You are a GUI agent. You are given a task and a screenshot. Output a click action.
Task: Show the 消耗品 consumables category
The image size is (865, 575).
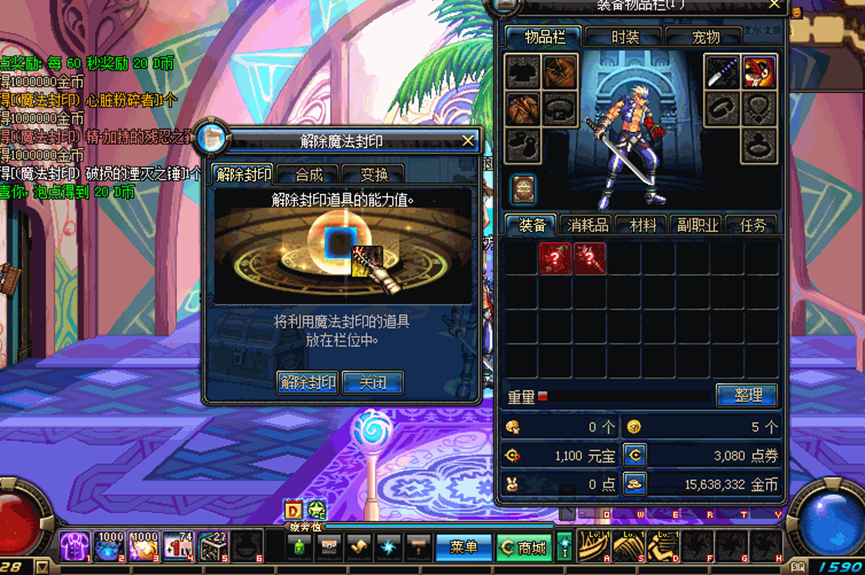click(587, 225)
